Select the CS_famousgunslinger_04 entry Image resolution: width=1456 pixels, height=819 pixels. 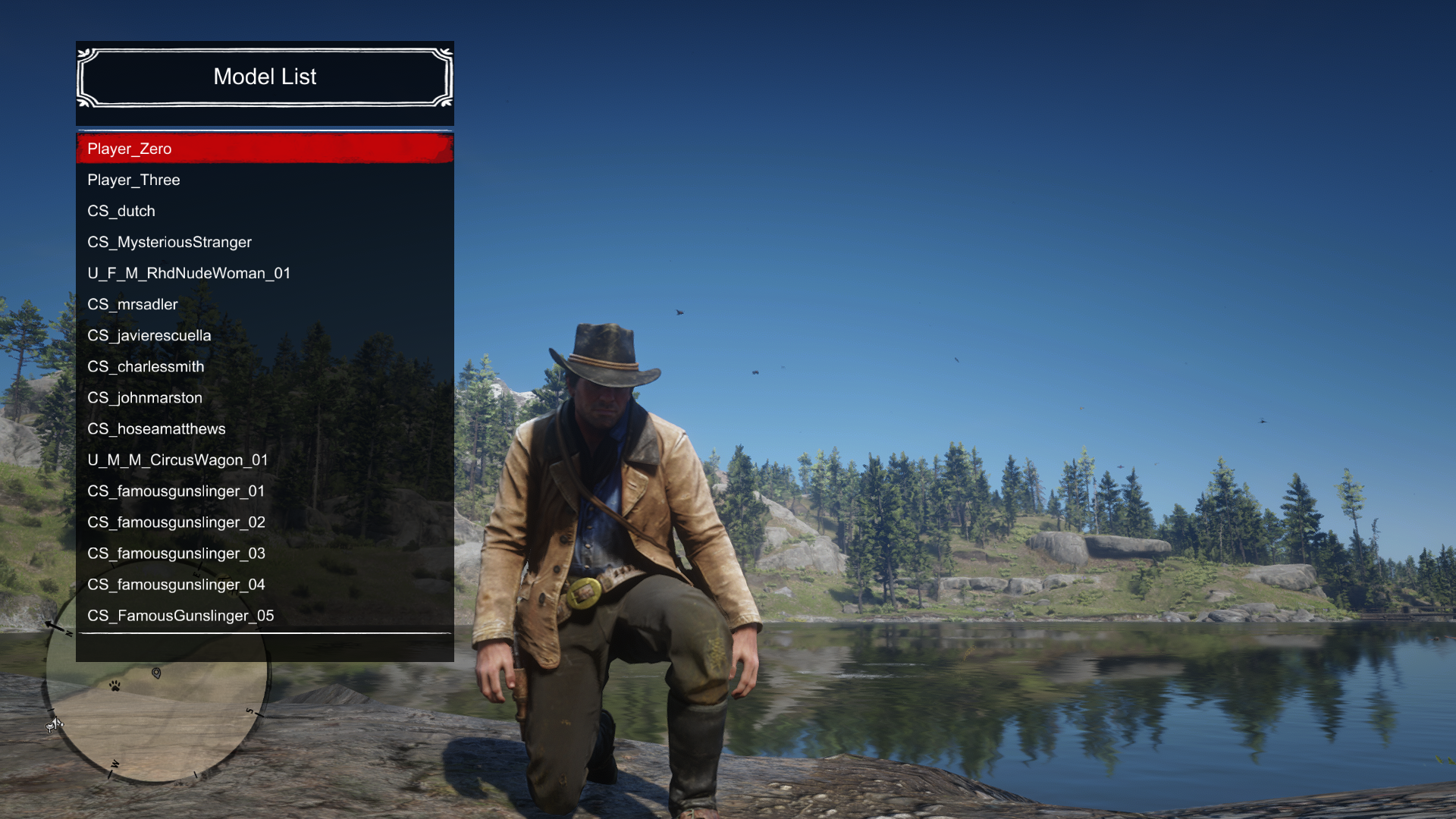[x=265, y=584]
